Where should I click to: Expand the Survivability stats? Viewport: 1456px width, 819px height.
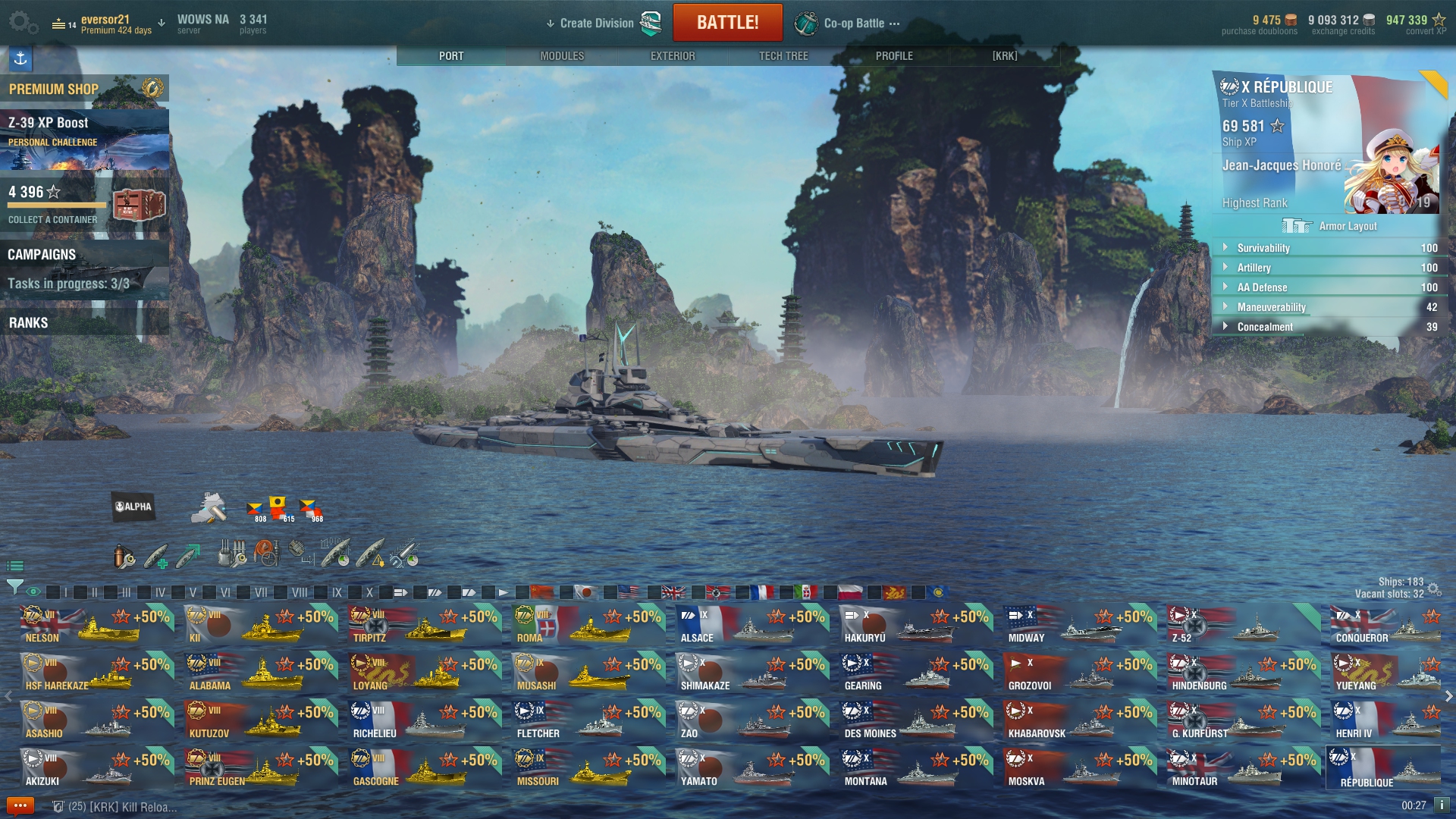point(1263,248)
